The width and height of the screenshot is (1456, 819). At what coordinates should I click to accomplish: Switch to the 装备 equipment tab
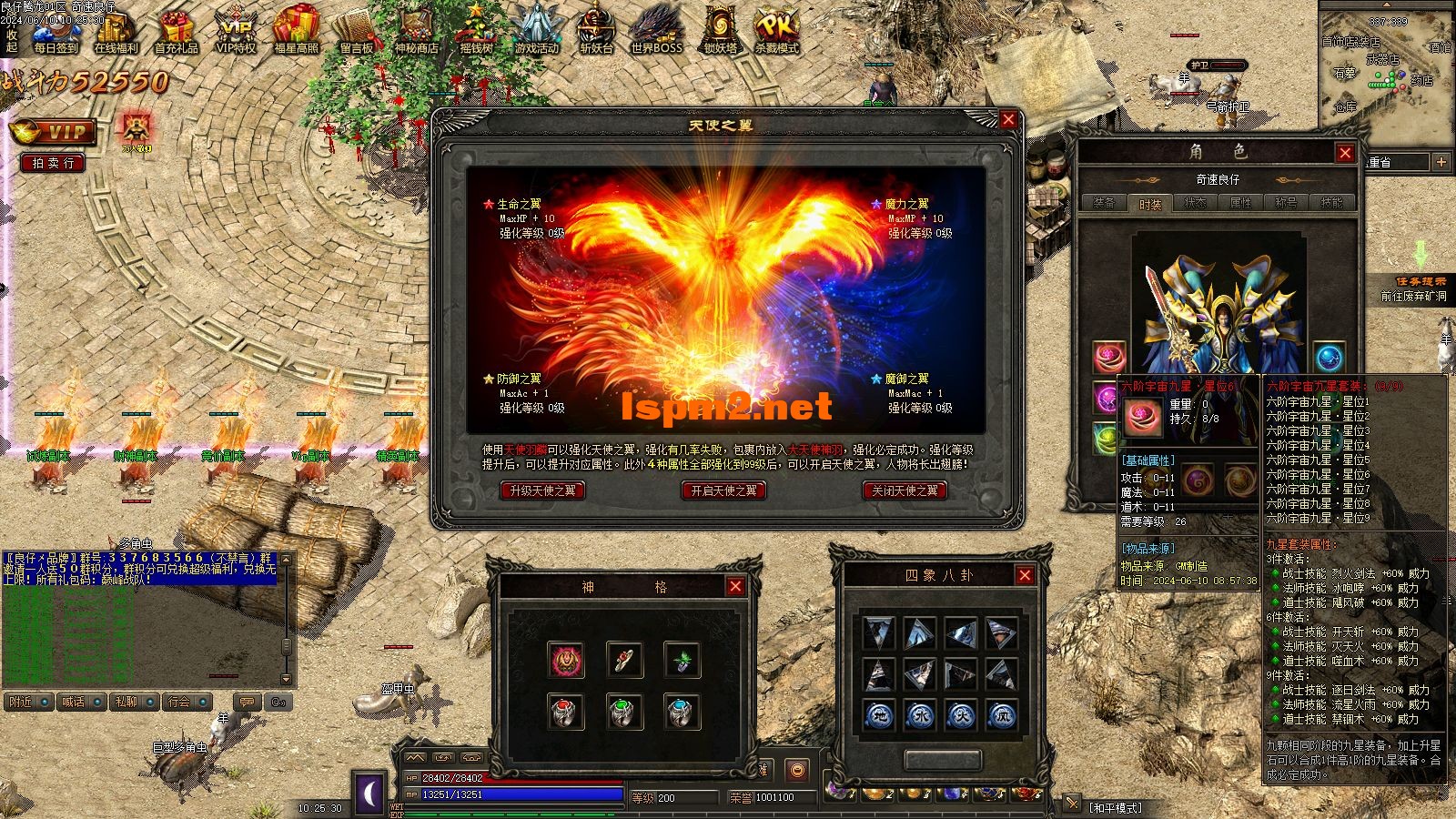(x=1104, y=203)
